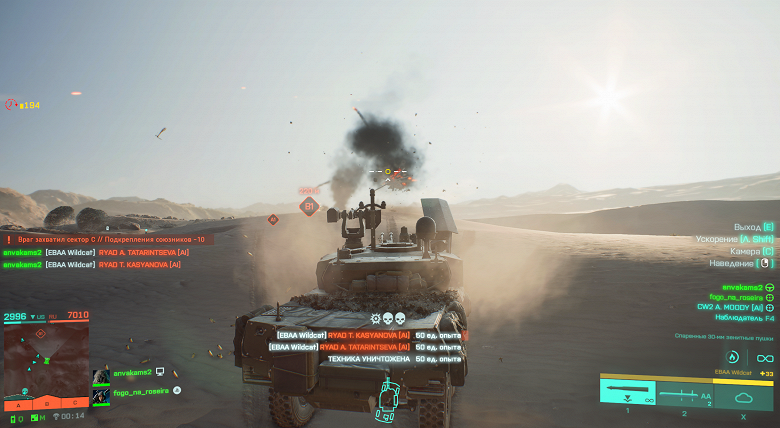Select objective A on the capture bar
This screenshot has height=428, width=780.
[x=17, y=404]
